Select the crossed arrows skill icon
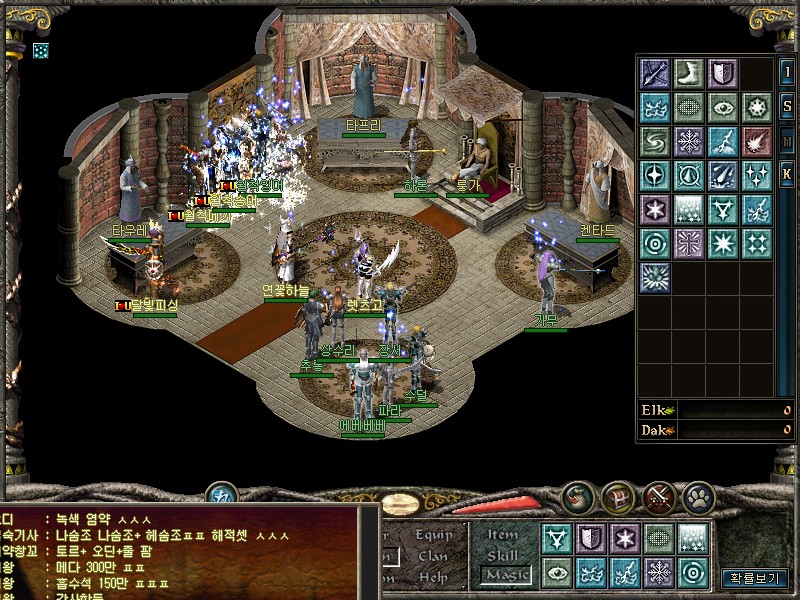 pos(655,73)
